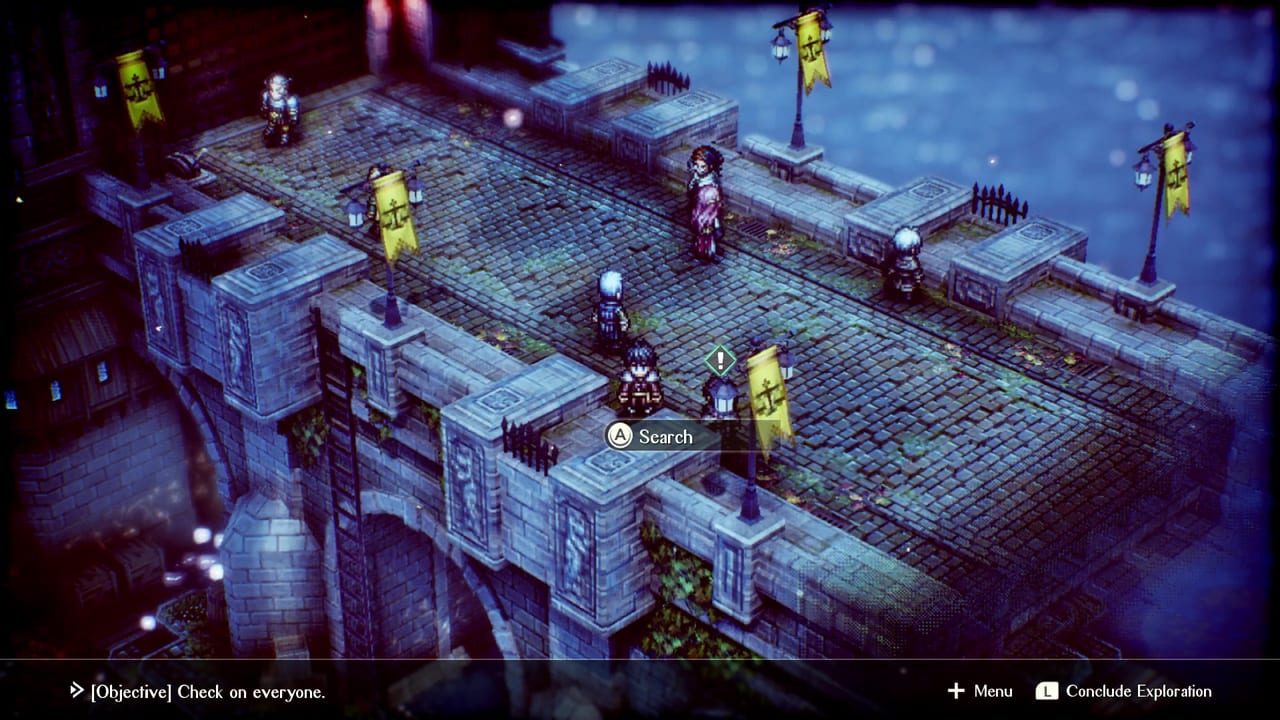Select the exclamation point interaction marker
This screenshot has width=1280, height=720.
719,359
